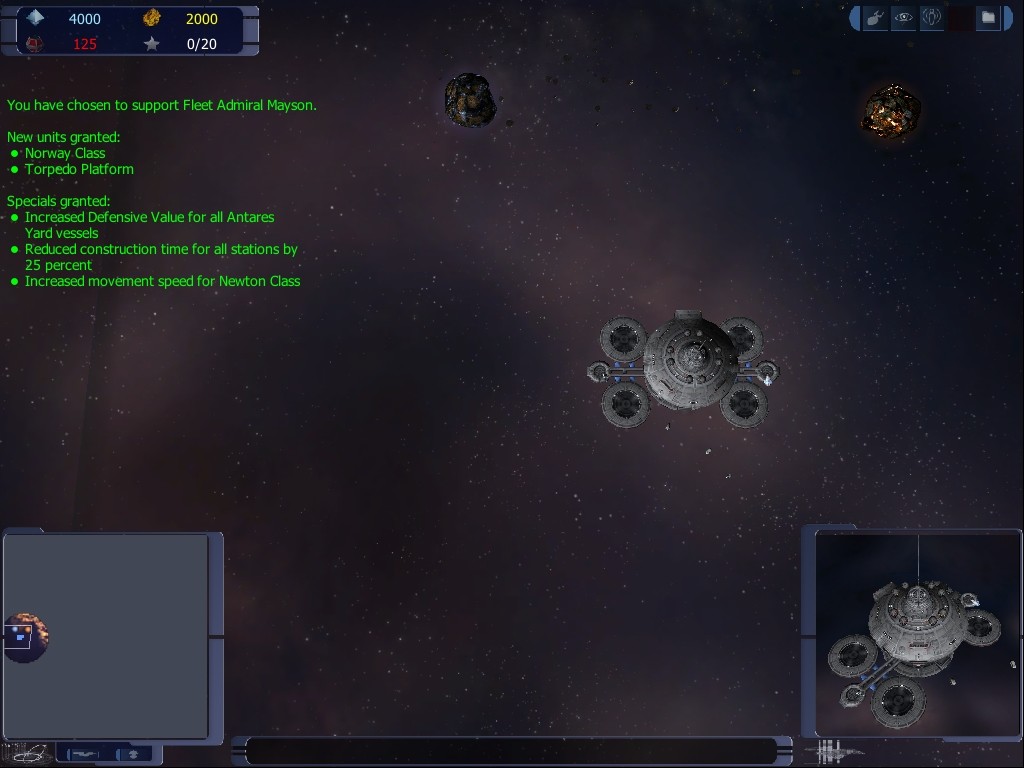Click the starship icon in the top bar
The image size is (1024, 768).
pos(875,18)
